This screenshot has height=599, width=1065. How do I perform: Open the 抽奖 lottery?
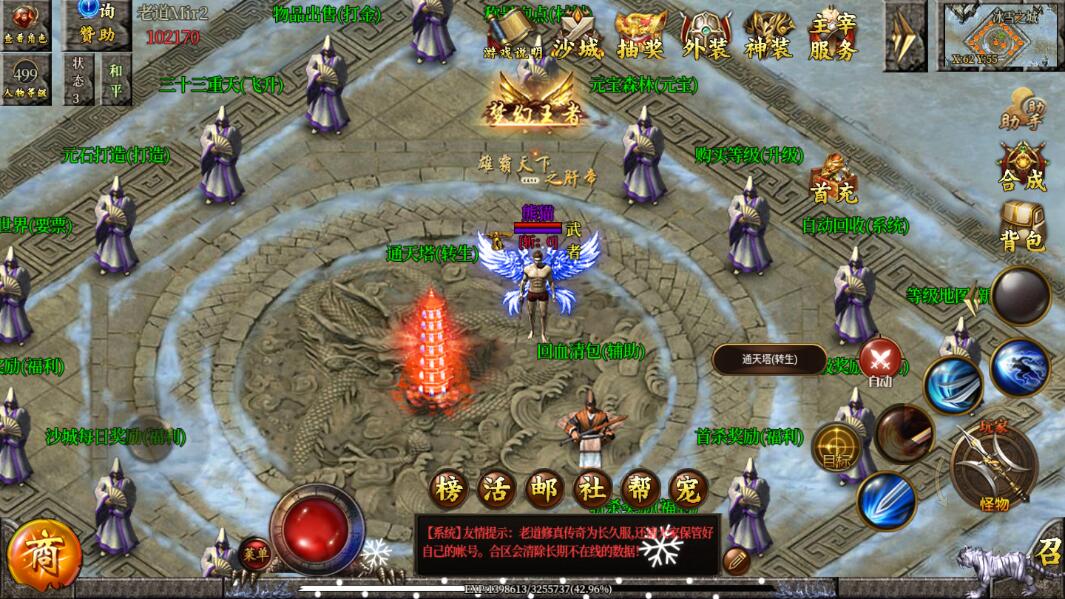640,38
